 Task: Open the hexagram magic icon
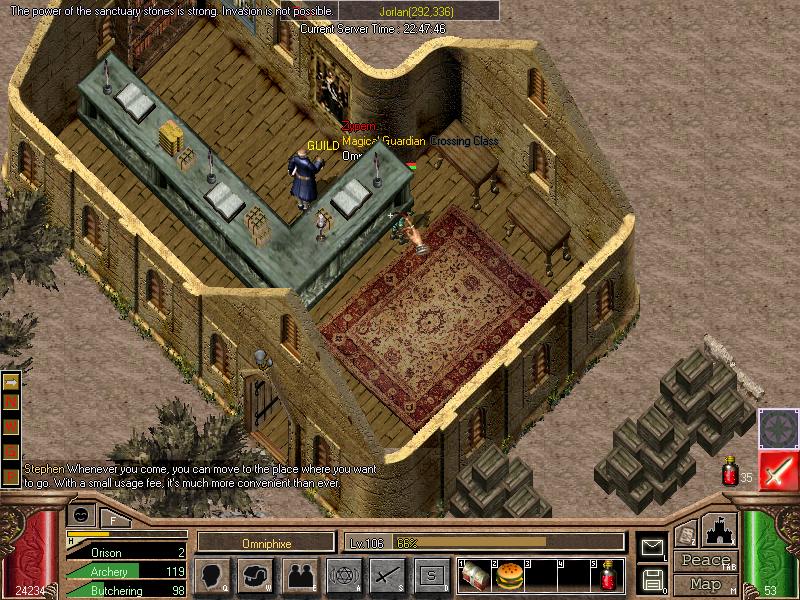pos(343,575)
